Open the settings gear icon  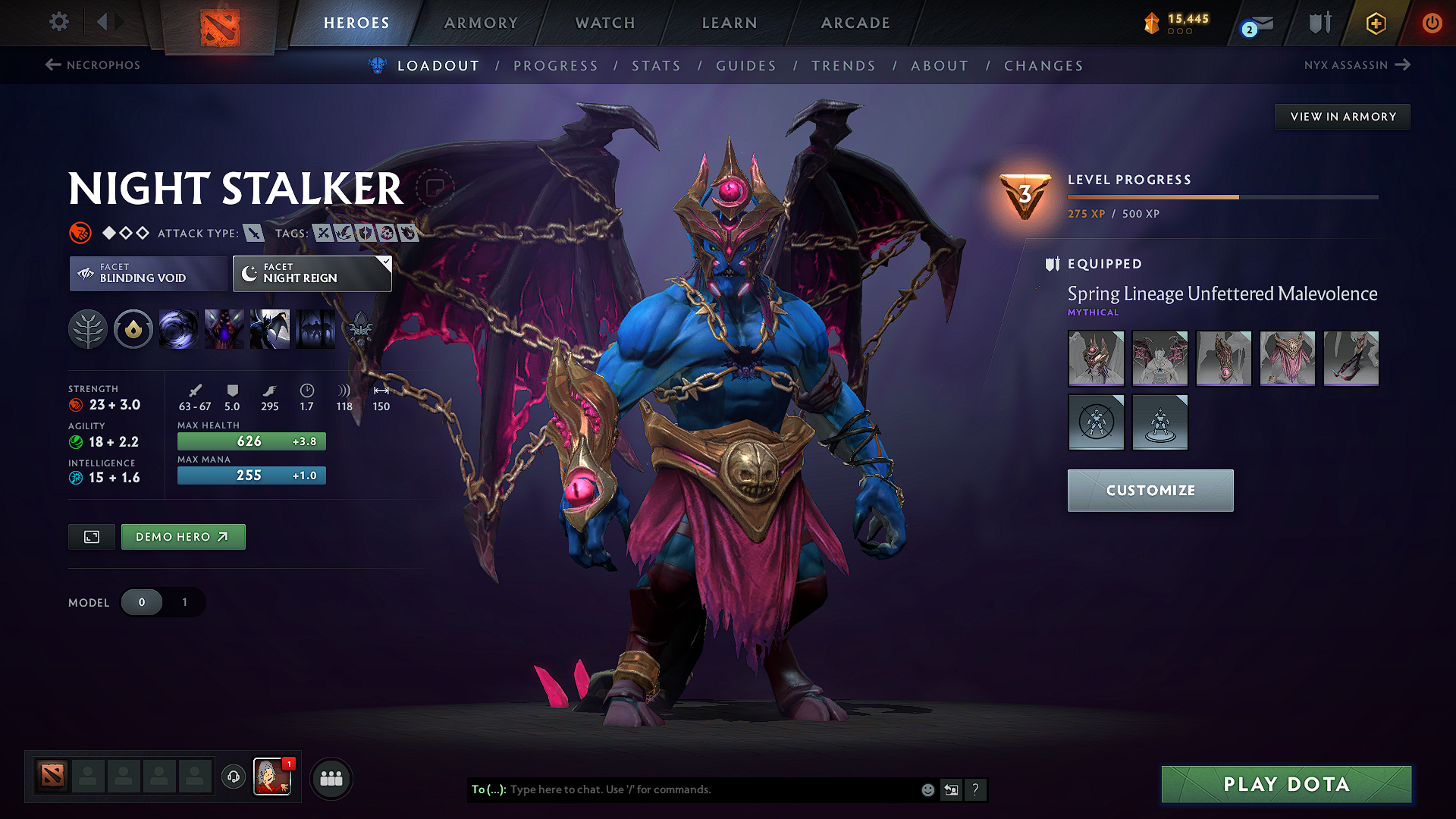[58, 23]
